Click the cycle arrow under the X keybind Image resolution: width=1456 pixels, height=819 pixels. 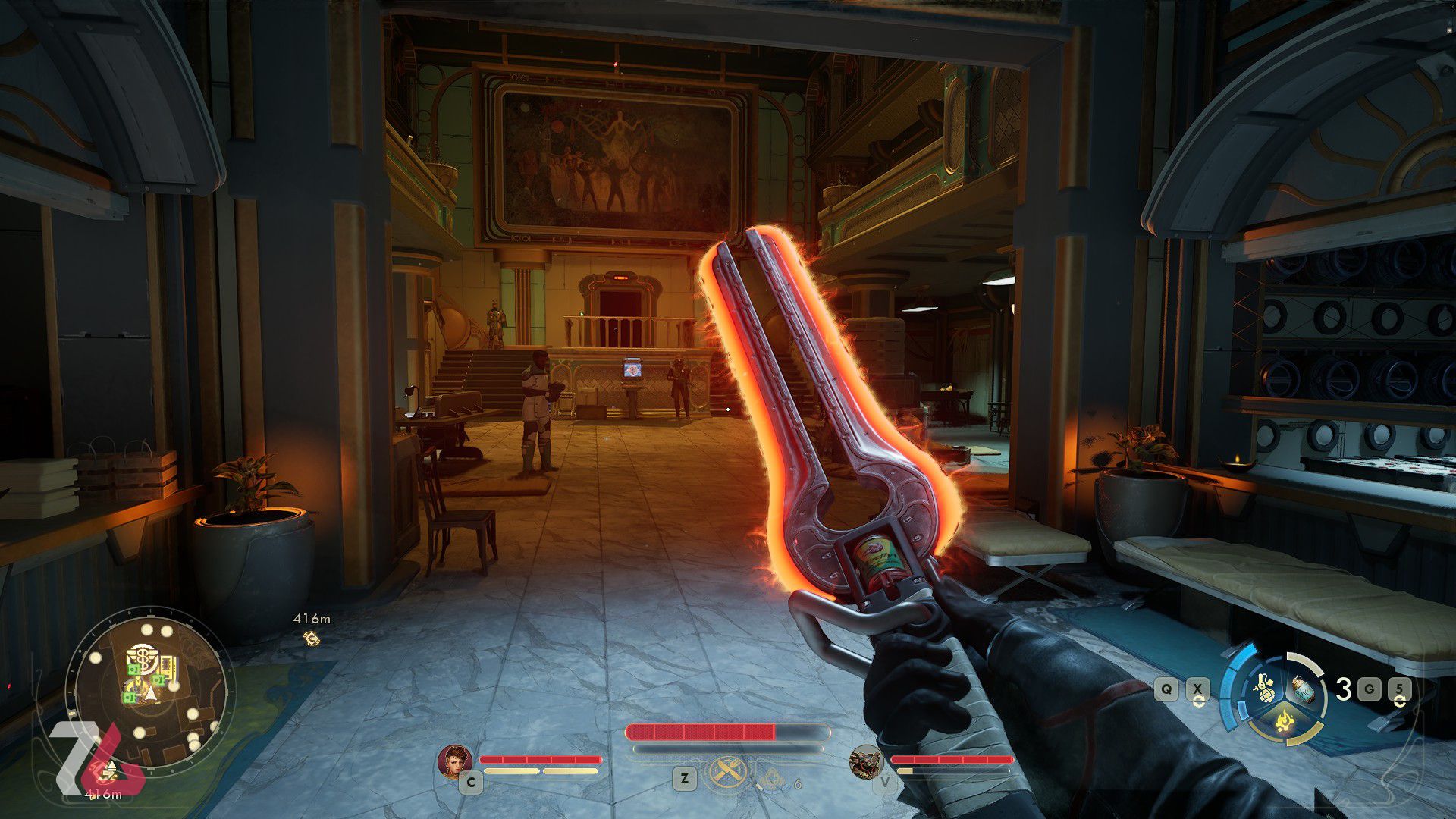[x=1198, y=702]
